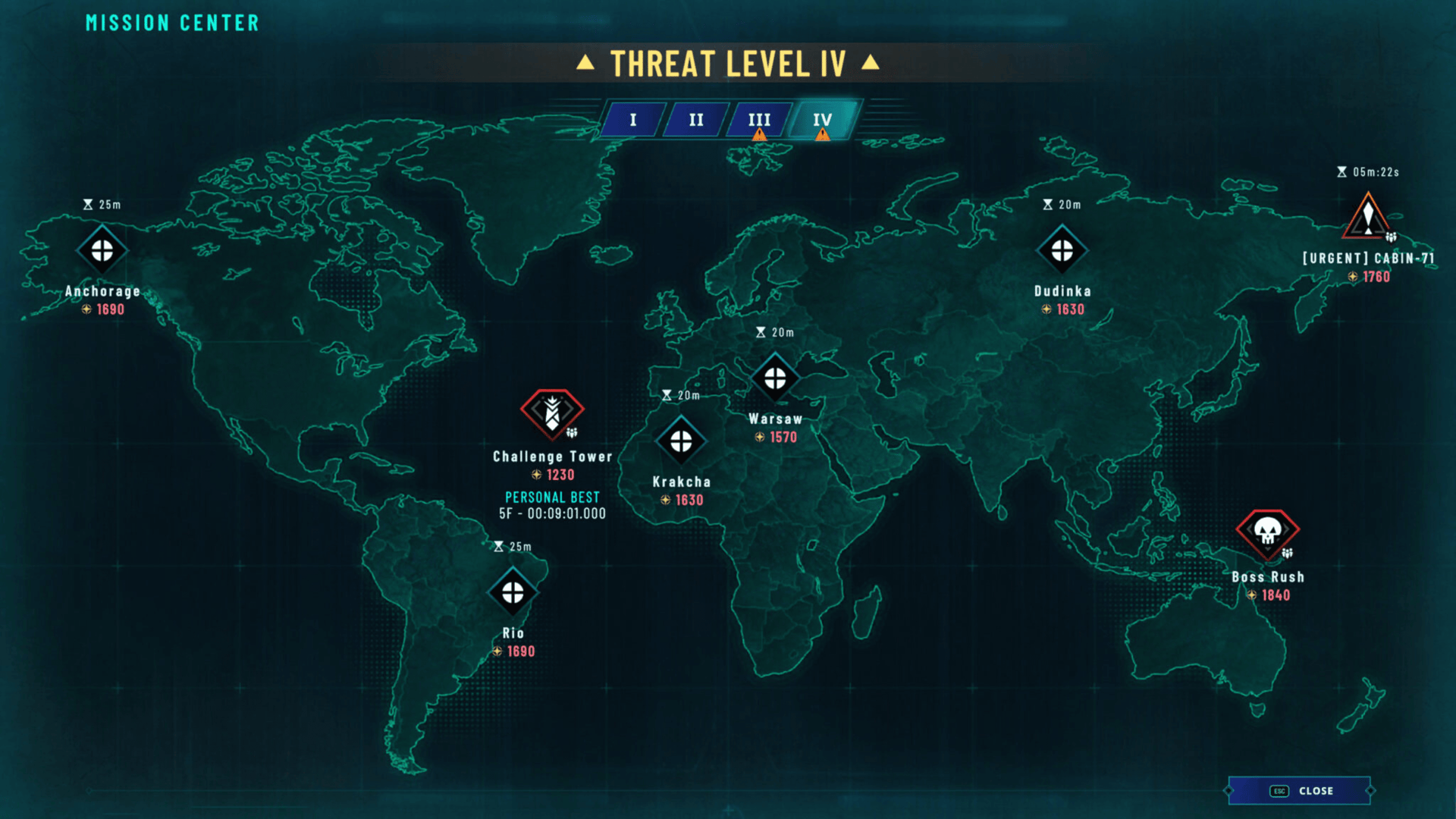
Task: Select the urgent CABIN-71 mission icon
Action: point(1367,218)
